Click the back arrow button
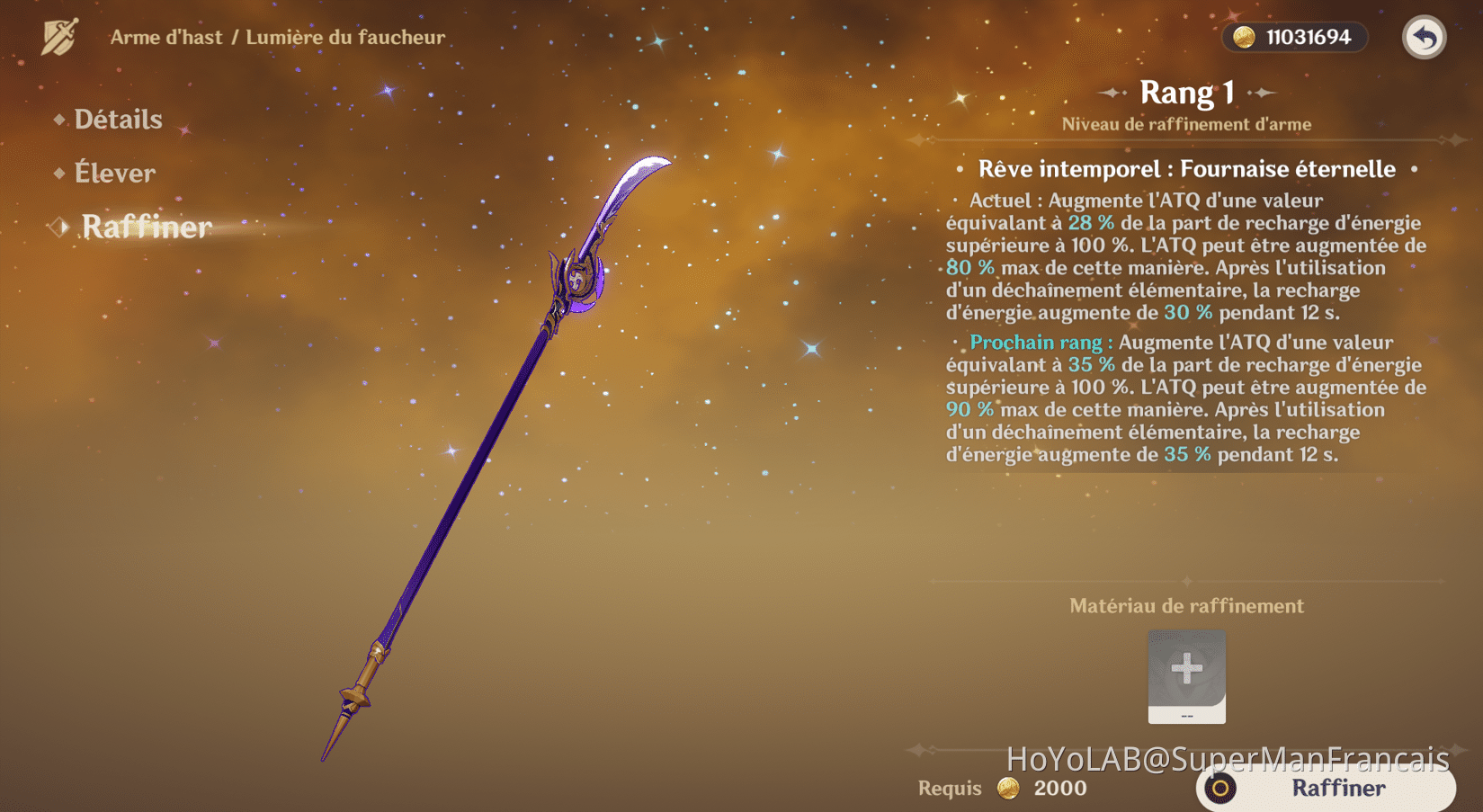 (x=1424, y=39)
